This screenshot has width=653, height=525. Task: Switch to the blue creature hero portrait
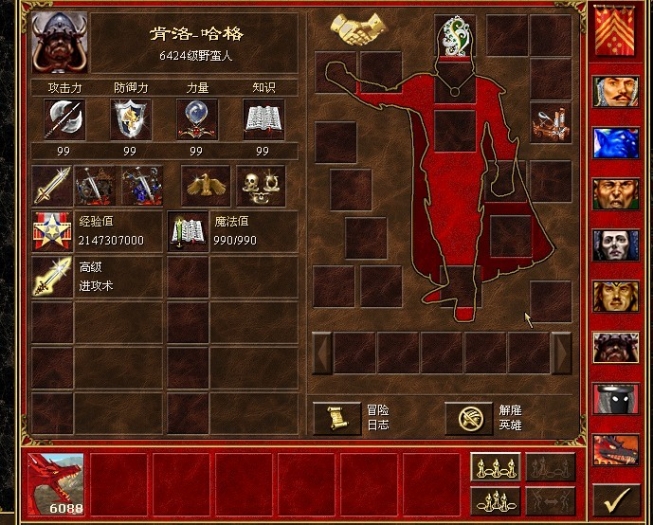click(615, 142)
